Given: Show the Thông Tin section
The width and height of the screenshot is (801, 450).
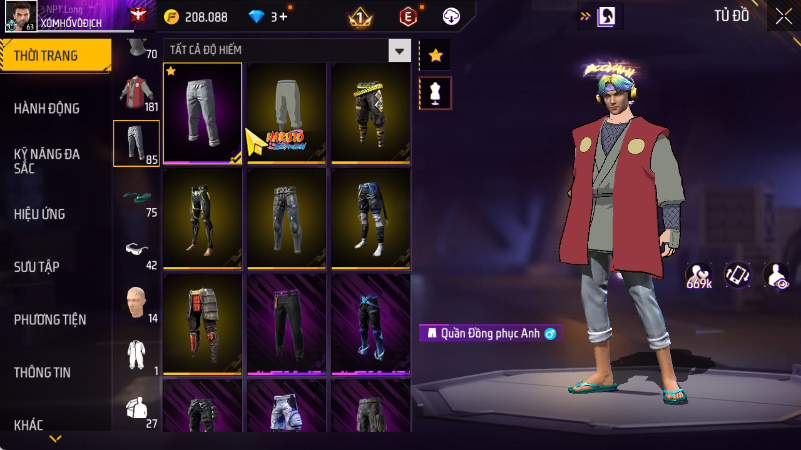Looking at the screenshot, I should coord(42,372).
